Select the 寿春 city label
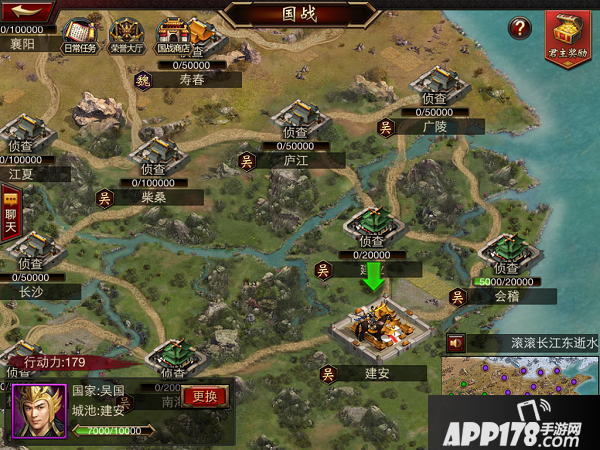 pyautogui.click(x=191, y=81)
